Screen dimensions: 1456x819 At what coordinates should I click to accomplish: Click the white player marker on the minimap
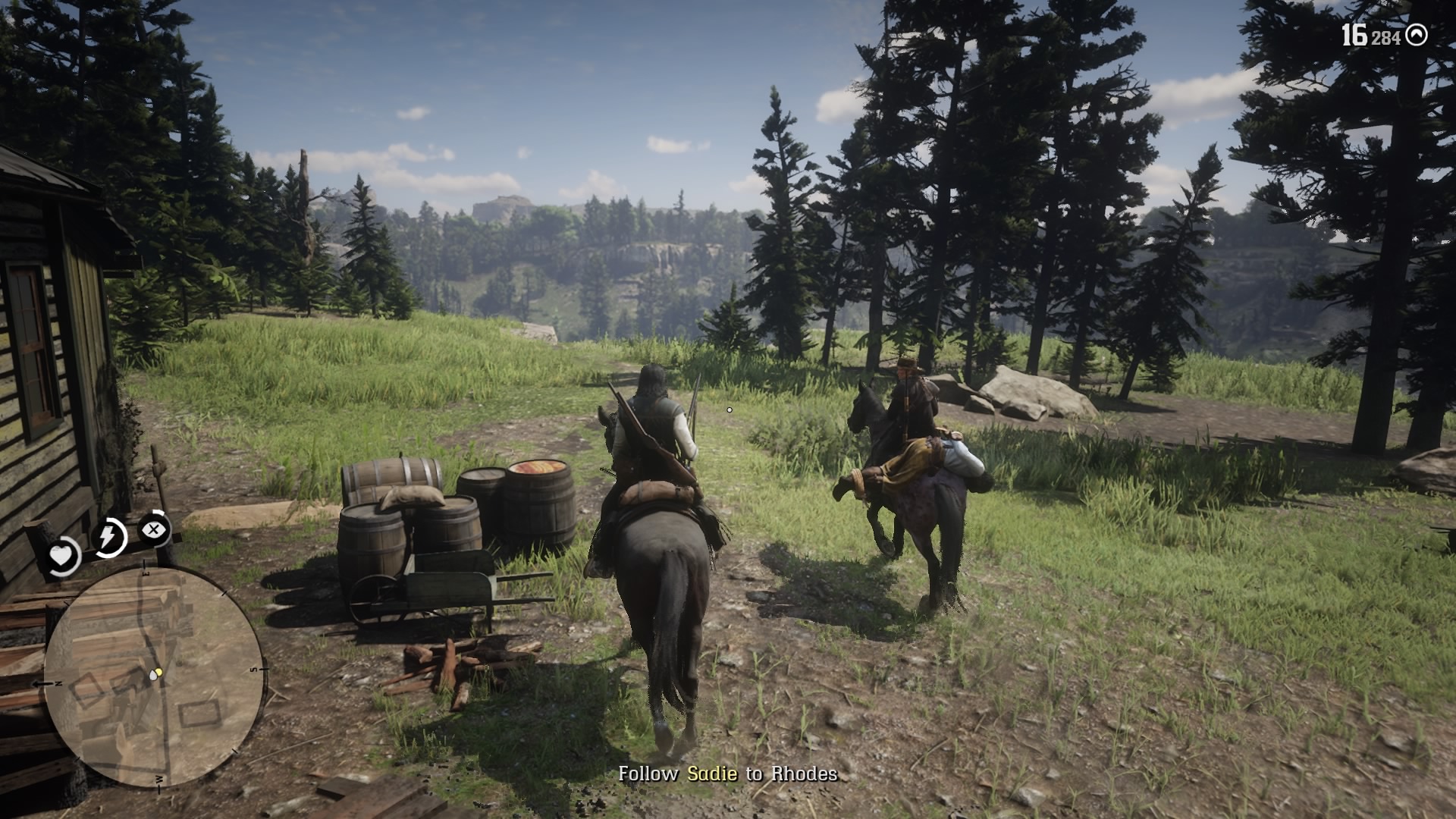pyautogui.click(x=152, y=677)
